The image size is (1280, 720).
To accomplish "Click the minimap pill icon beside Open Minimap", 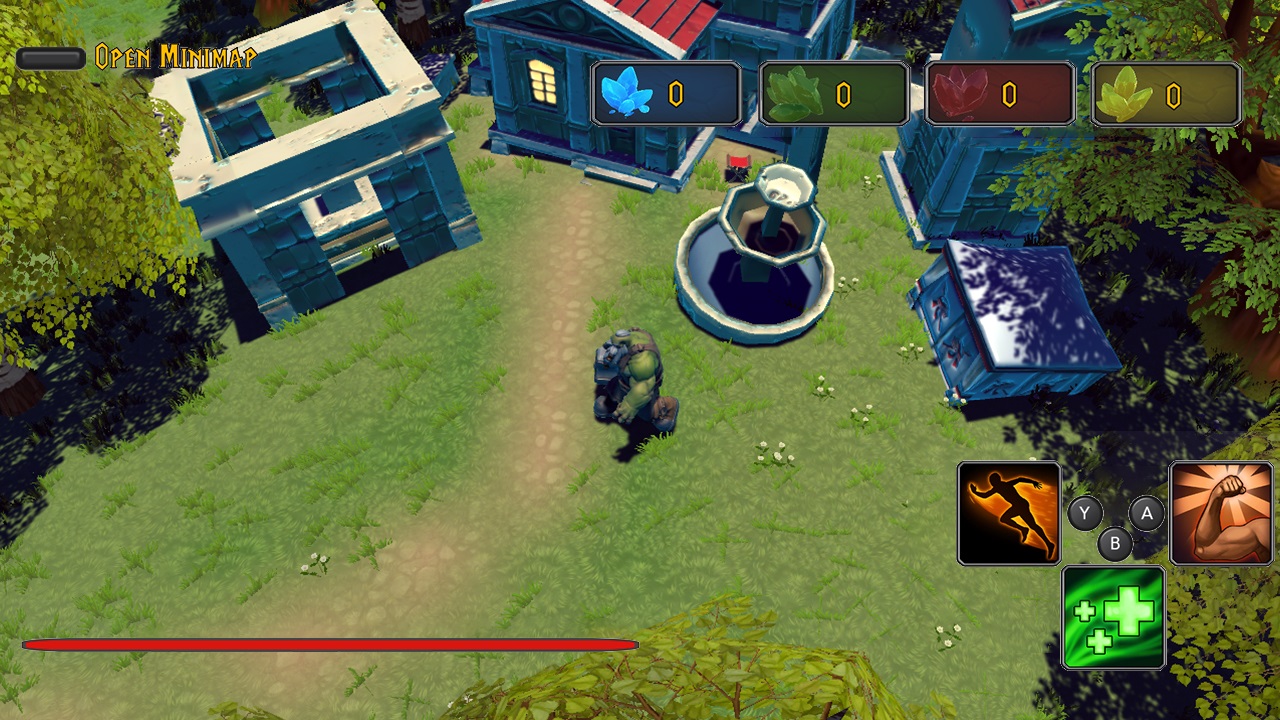I will tap(51, 57).
